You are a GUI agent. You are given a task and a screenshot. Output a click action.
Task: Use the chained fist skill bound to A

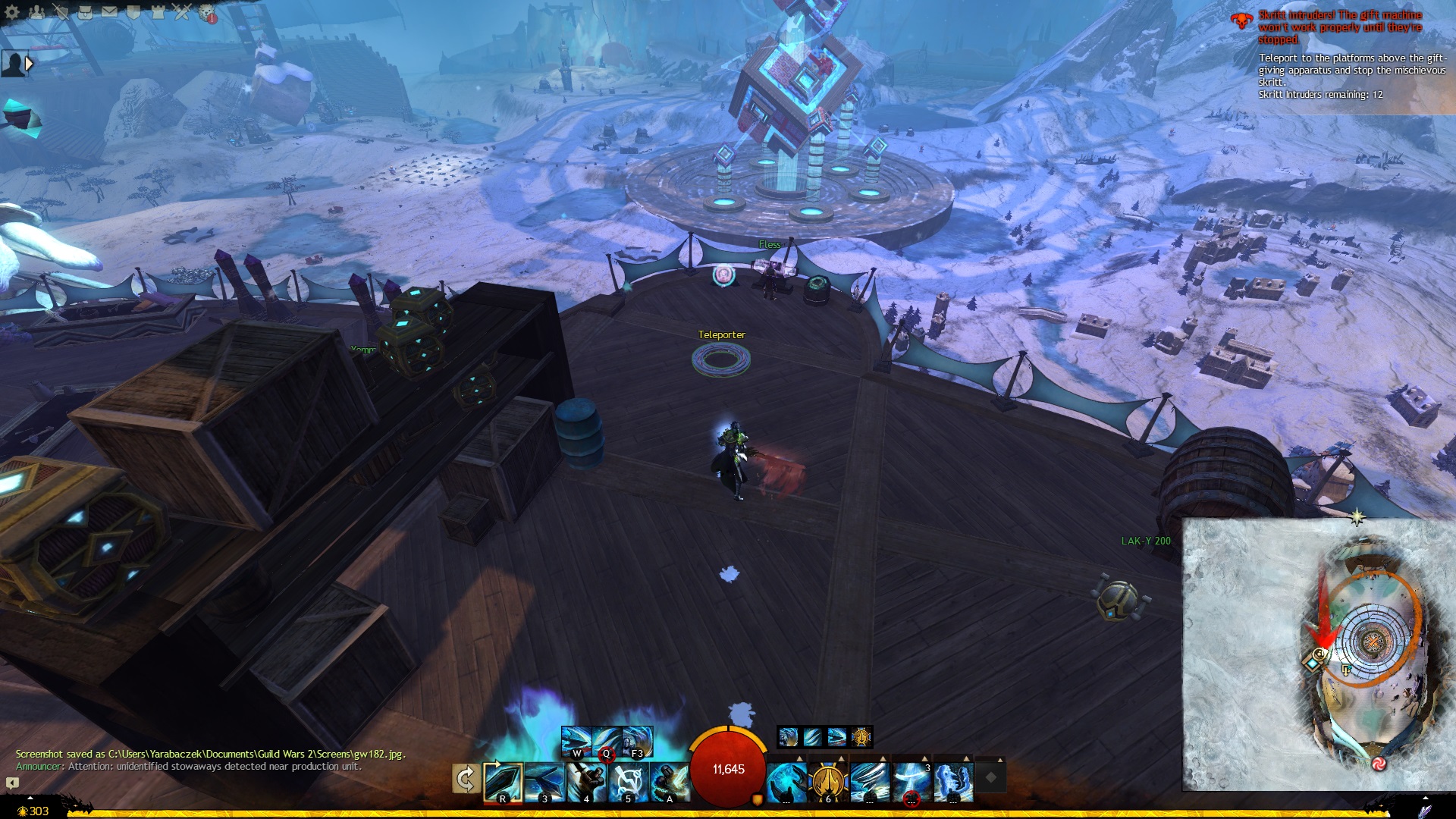(x=669, y=782)
